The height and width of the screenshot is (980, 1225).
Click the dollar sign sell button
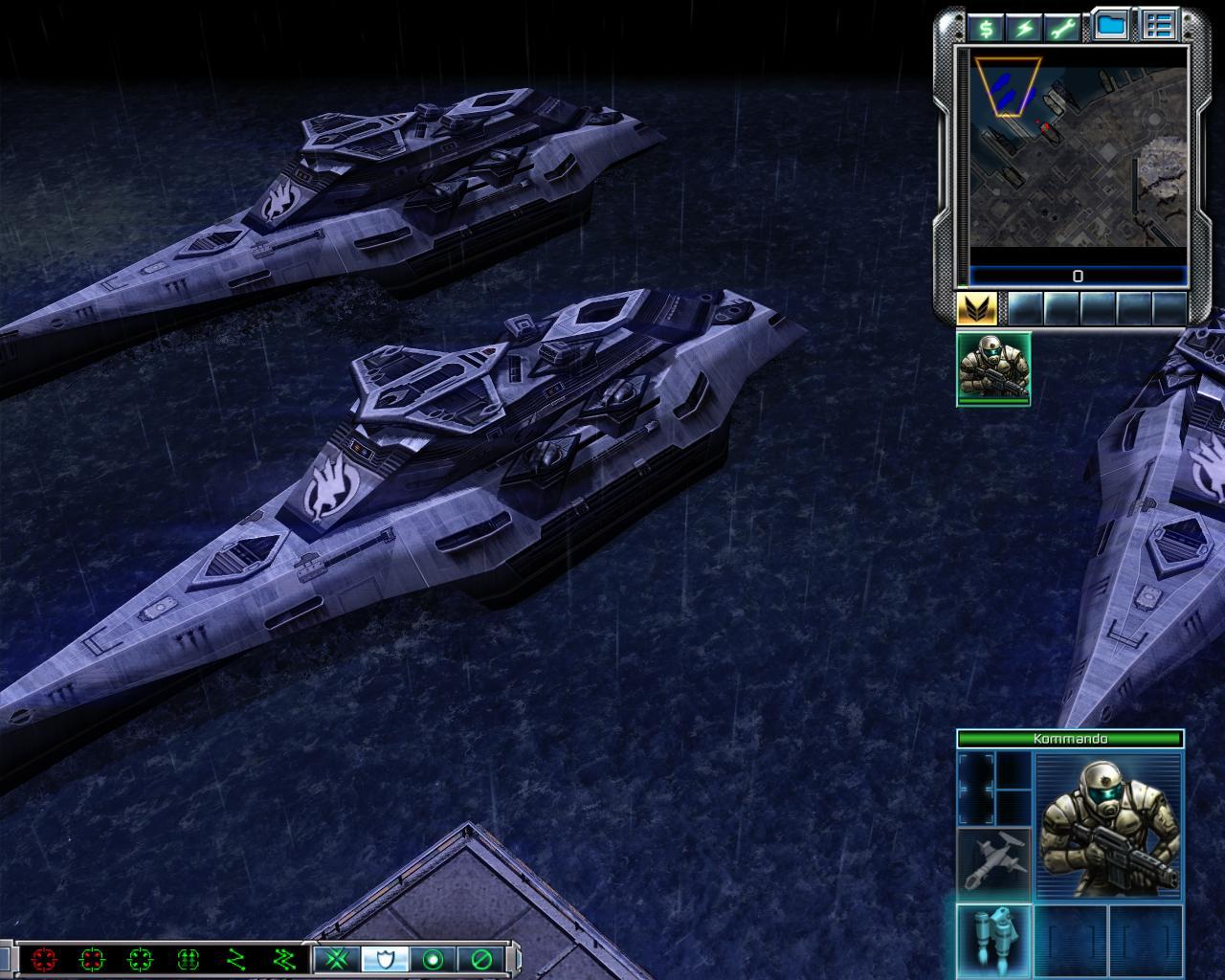[985, 28]
